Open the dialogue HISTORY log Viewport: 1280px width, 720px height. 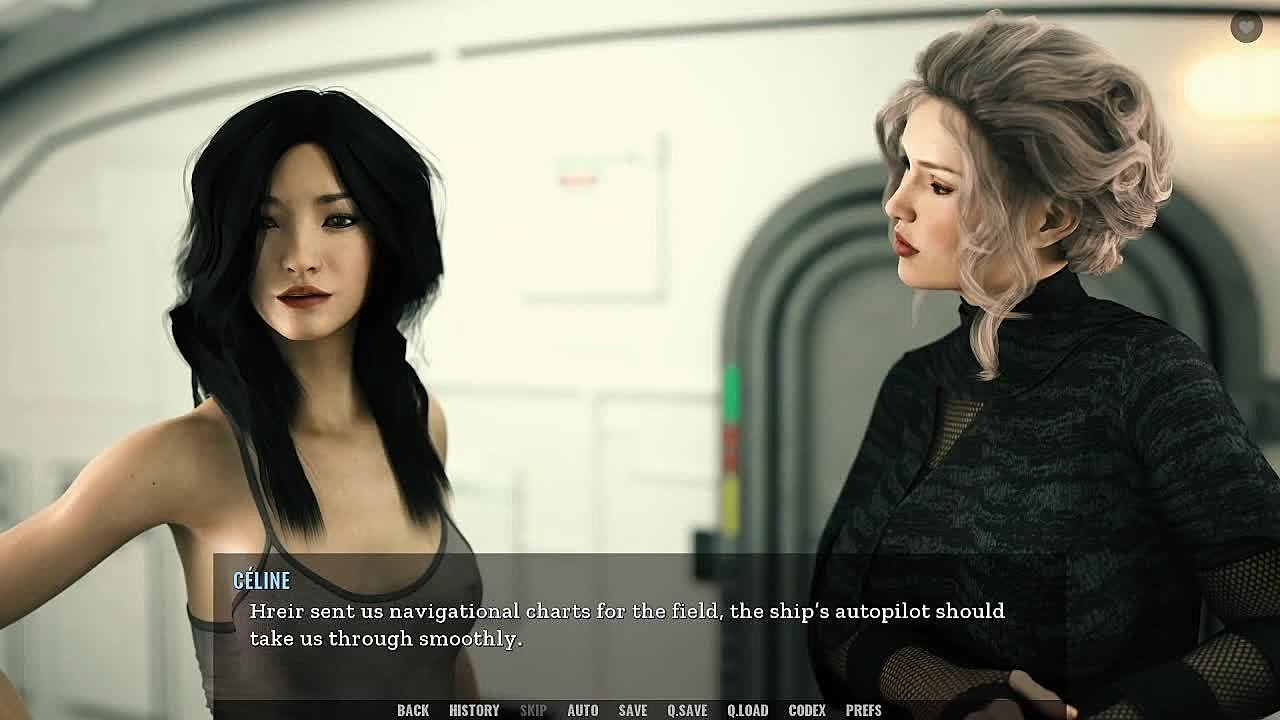474,710
